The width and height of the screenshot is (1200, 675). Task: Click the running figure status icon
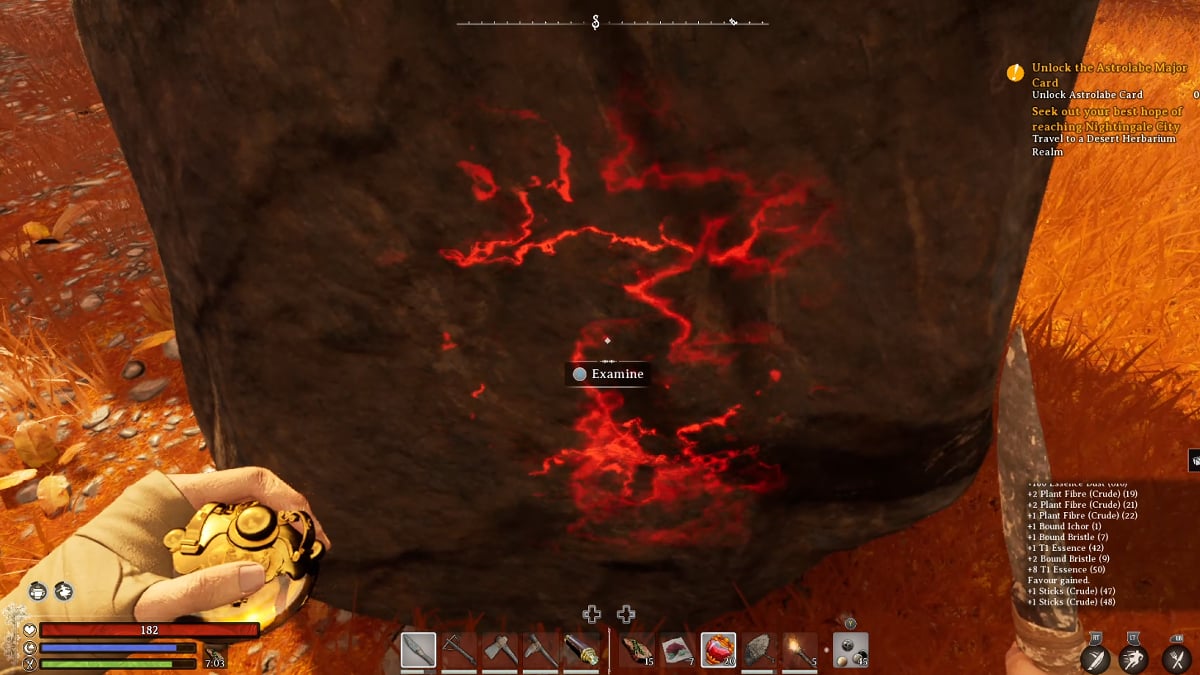(64, 591)
